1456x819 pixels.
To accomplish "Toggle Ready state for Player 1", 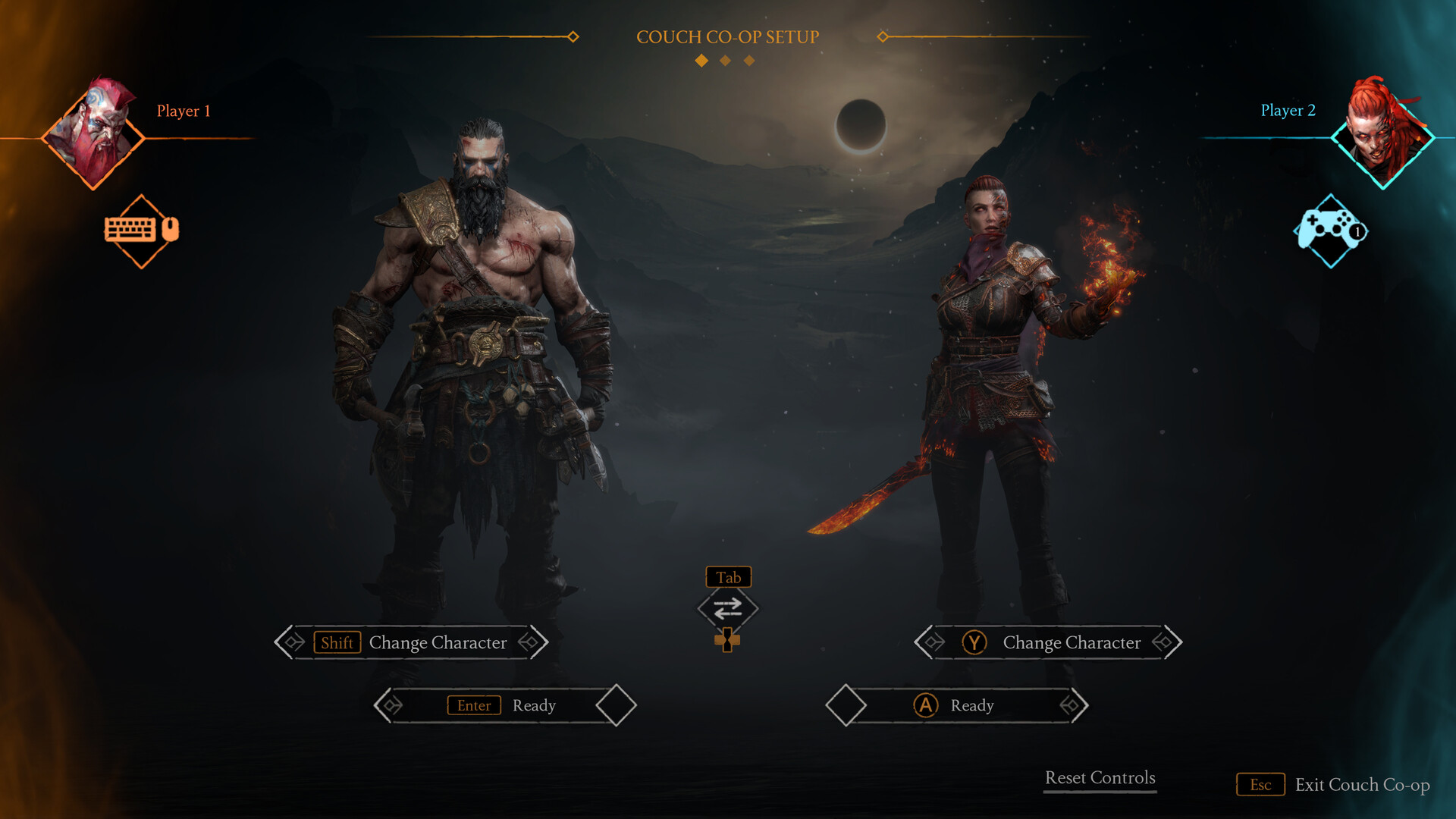I will click(502, 705).
